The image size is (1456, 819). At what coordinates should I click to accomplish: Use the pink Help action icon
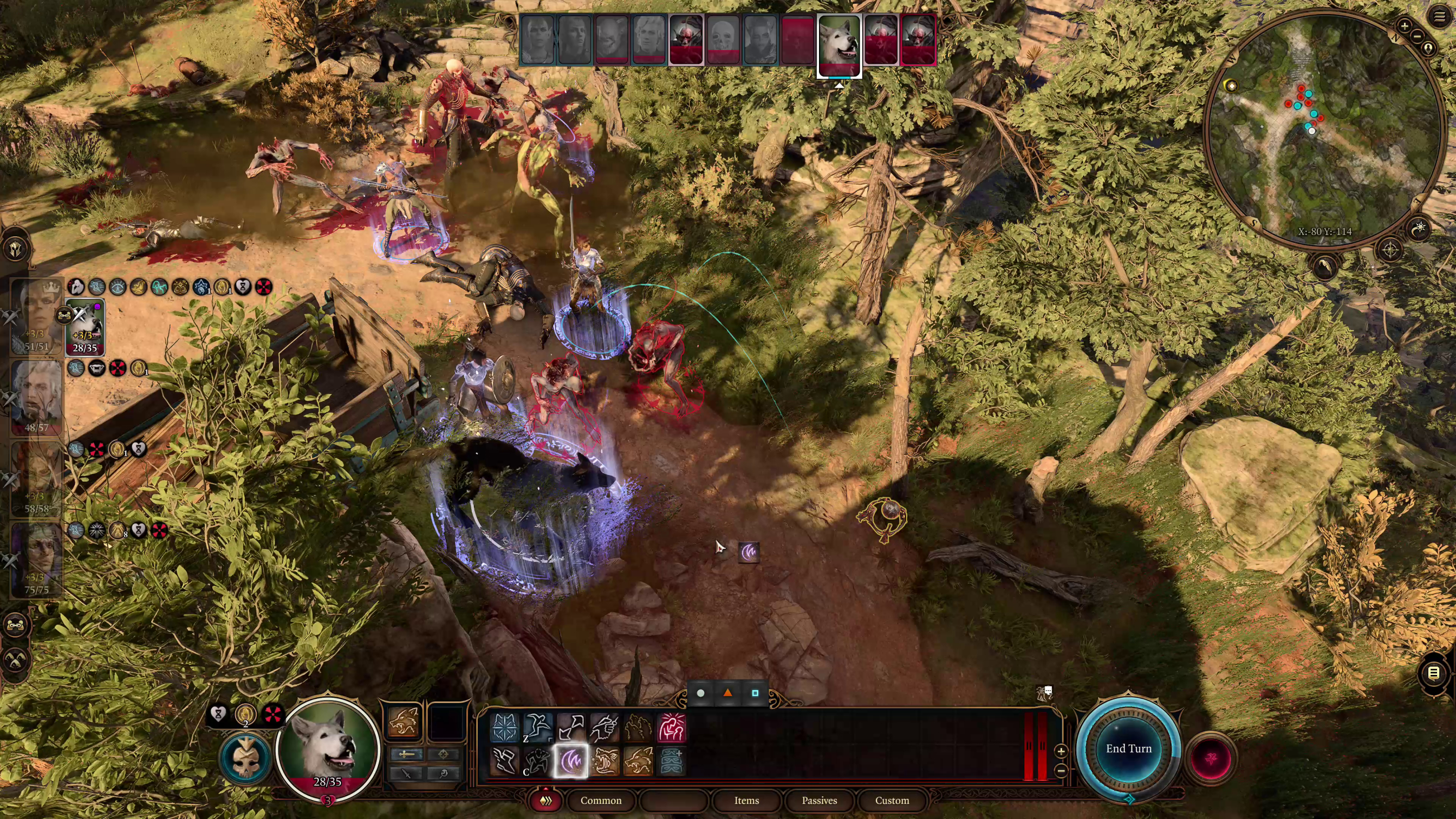pos(672,727)
